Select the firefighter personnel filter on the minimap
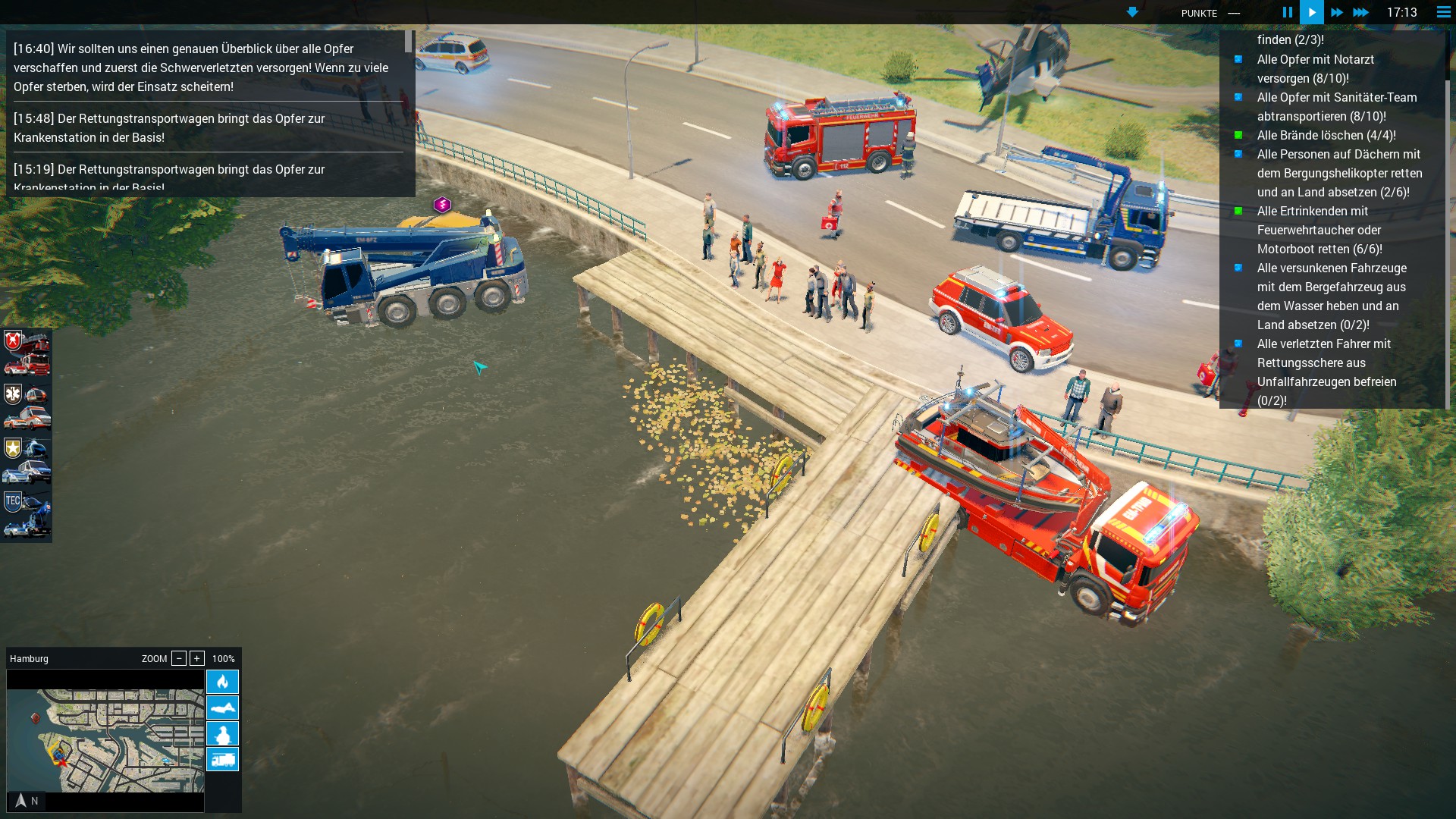1456x819 pixels. pos(222,733)
